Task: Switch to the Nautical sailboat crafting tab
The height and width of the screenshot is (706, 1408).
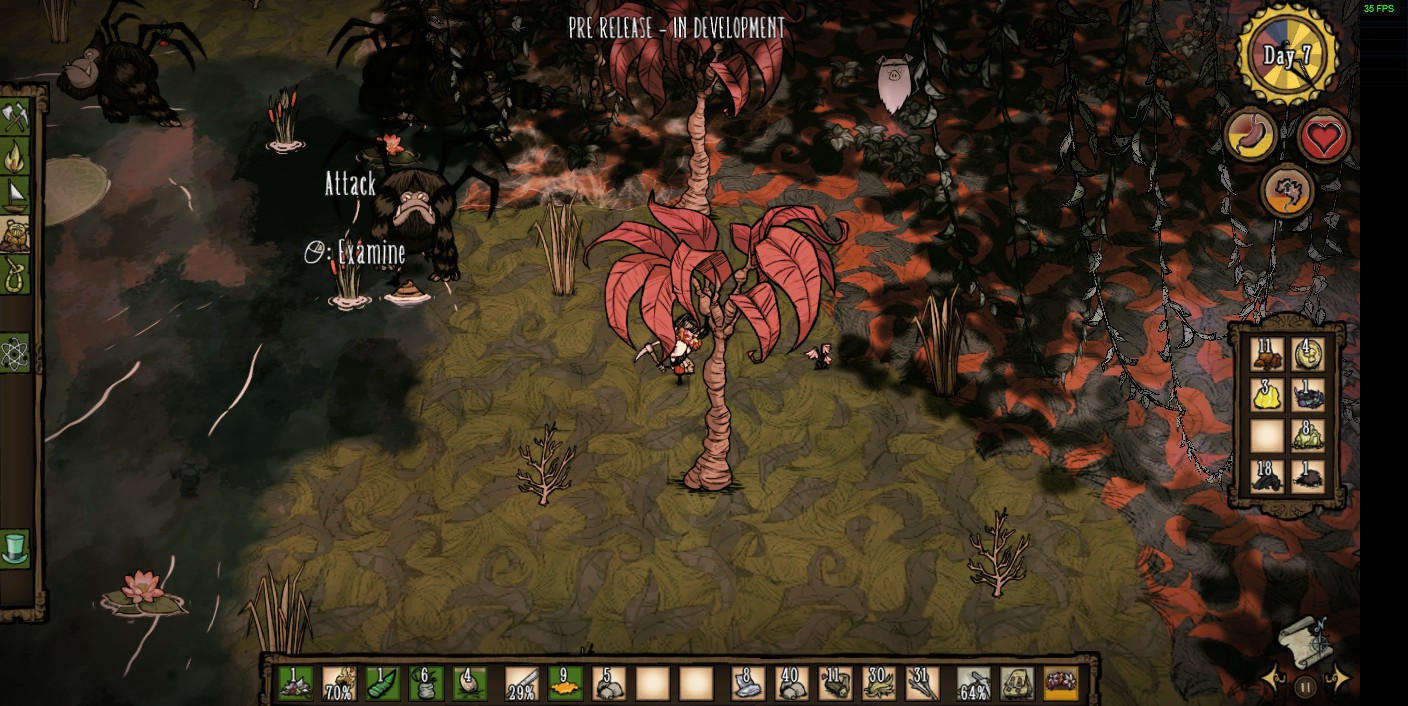Action: (14, 193)
